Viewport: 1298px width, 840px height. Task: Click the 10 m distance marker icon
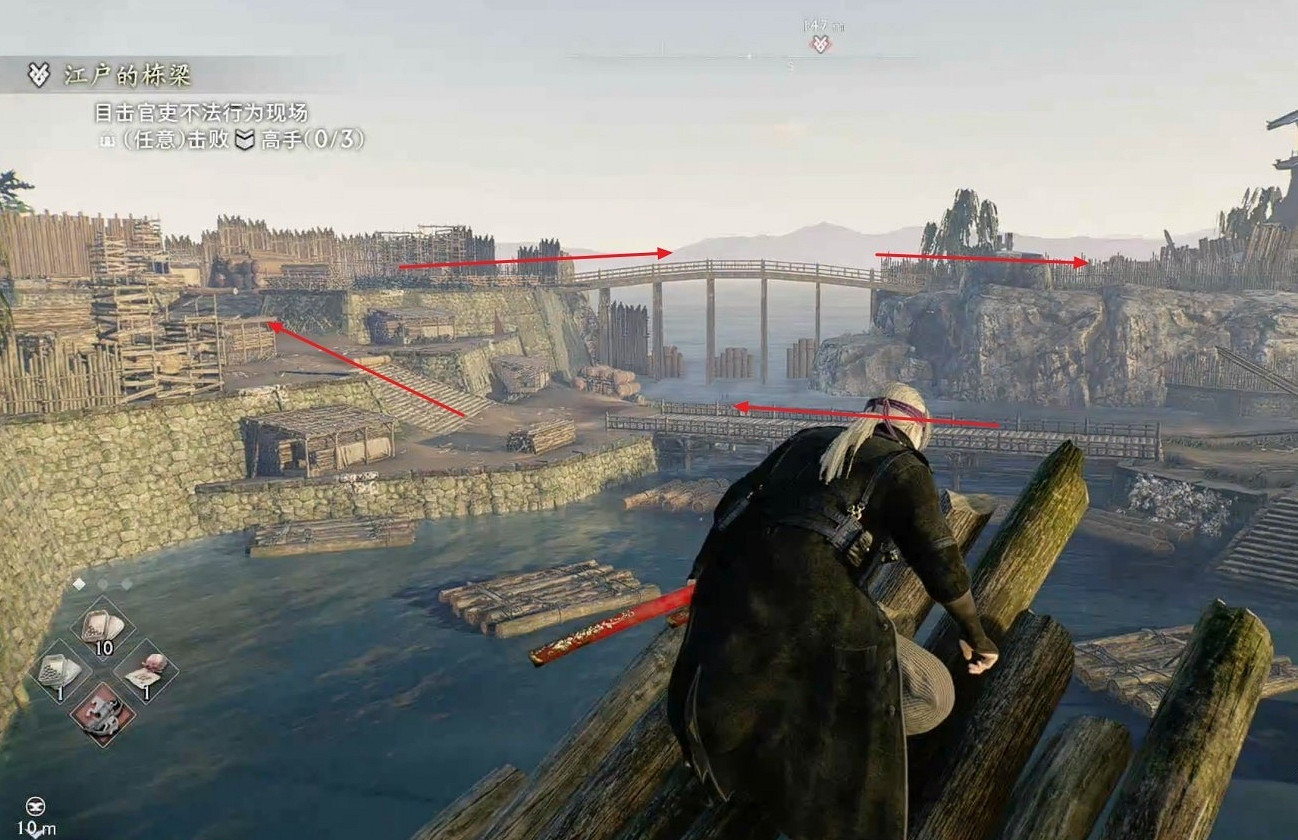point(37,806)
